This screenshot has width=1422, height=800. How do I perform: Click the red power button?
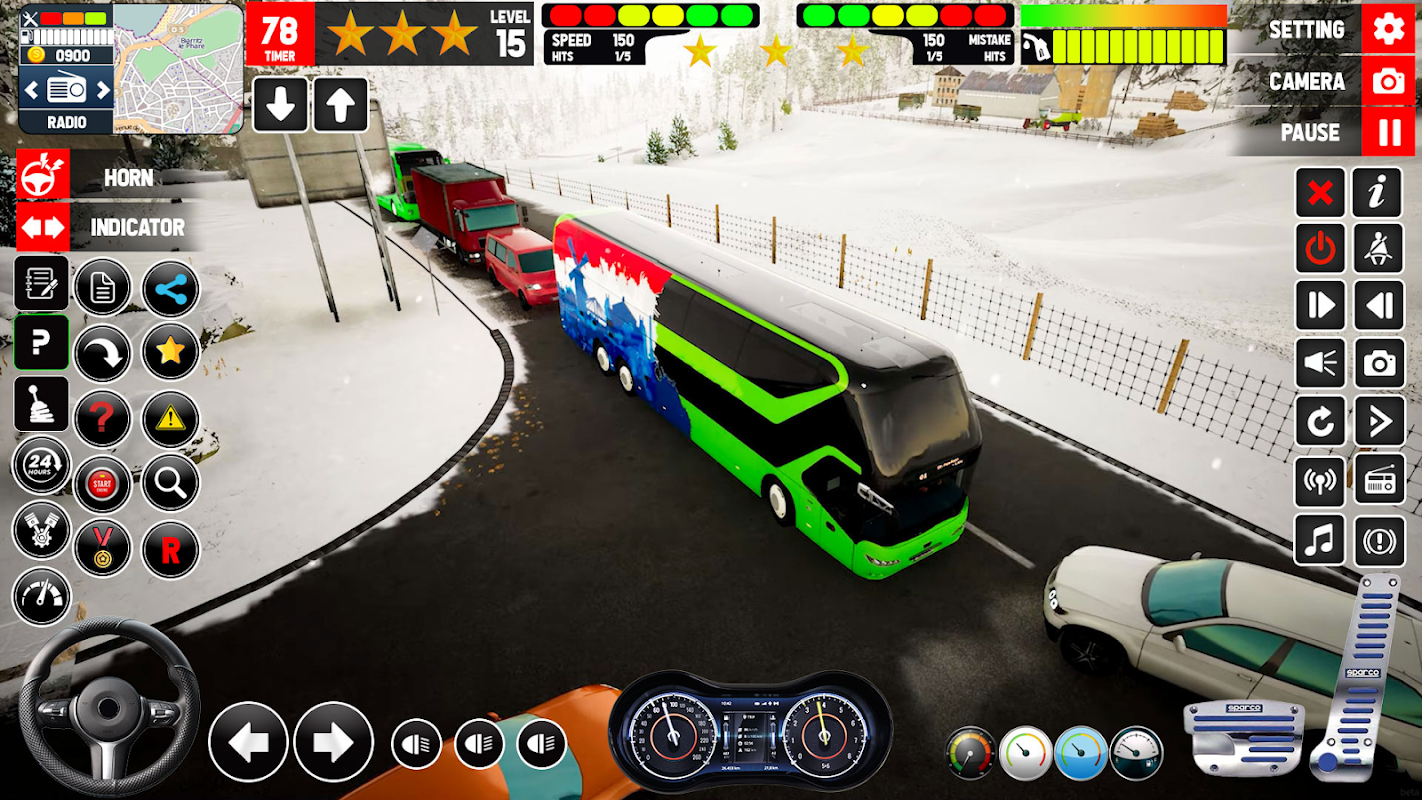pyautogui.click(x=1320, y=249)
